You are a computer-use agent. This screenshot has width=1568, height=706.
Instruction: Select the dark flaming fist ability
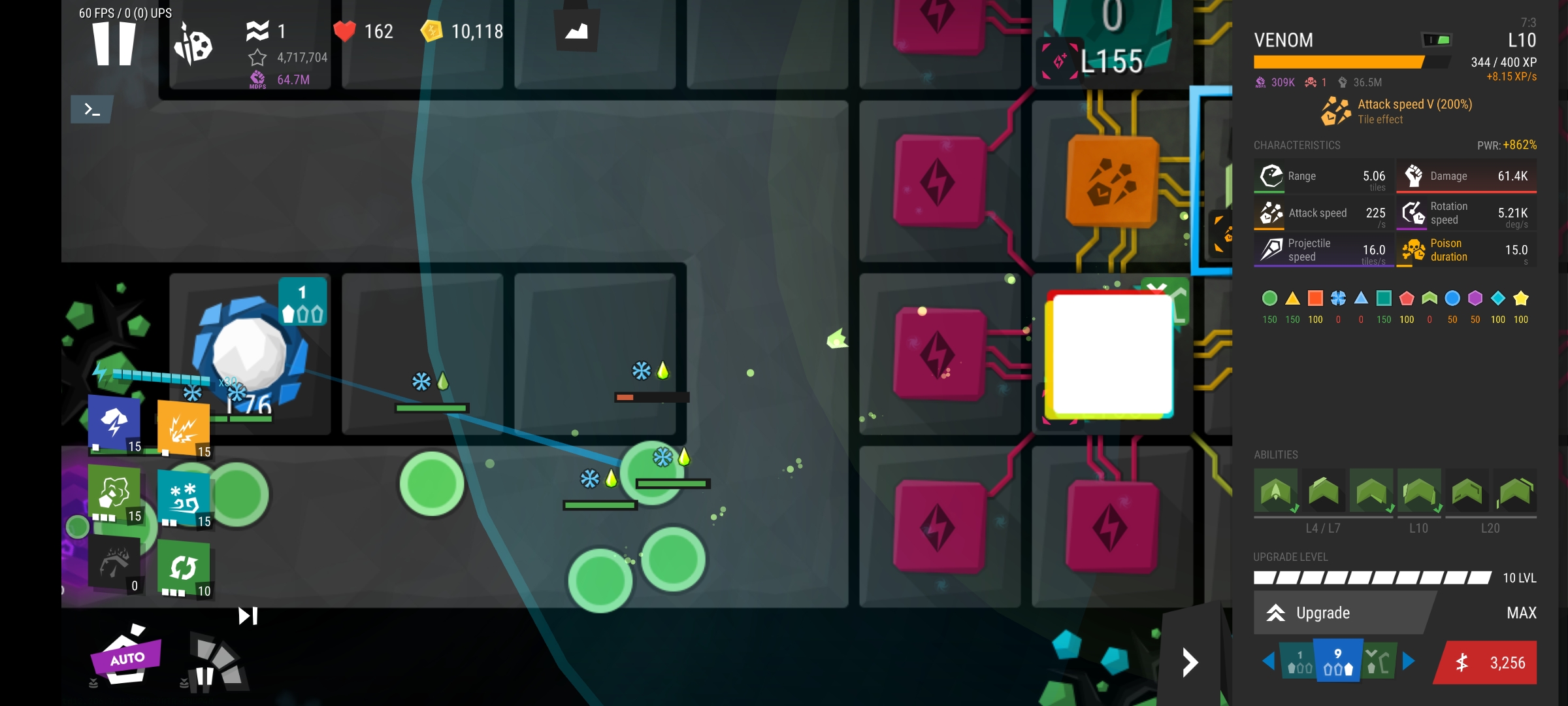tap(115, 563)
